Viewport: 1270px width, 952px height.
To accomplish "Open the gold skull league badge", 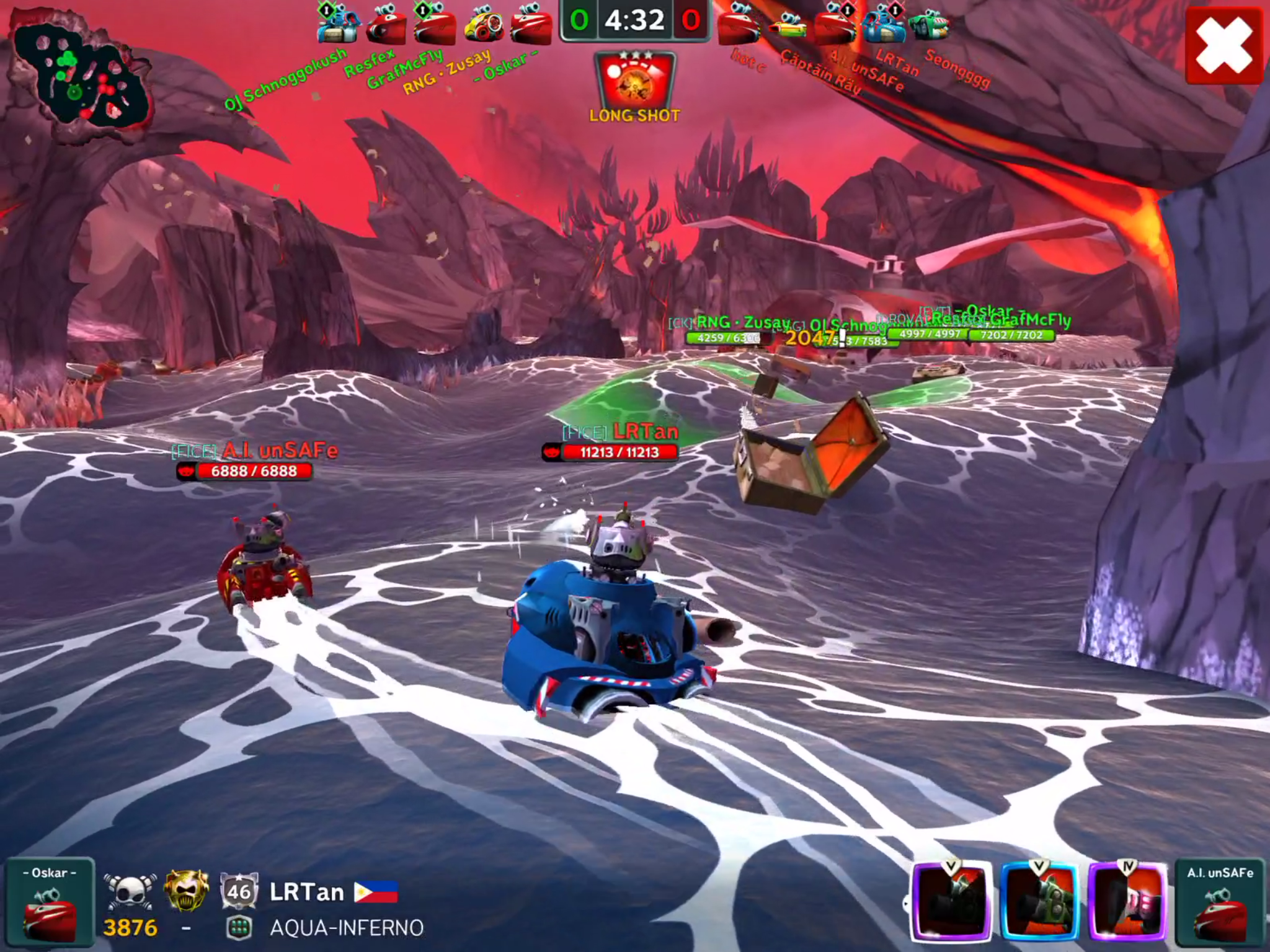I will 185,891.
